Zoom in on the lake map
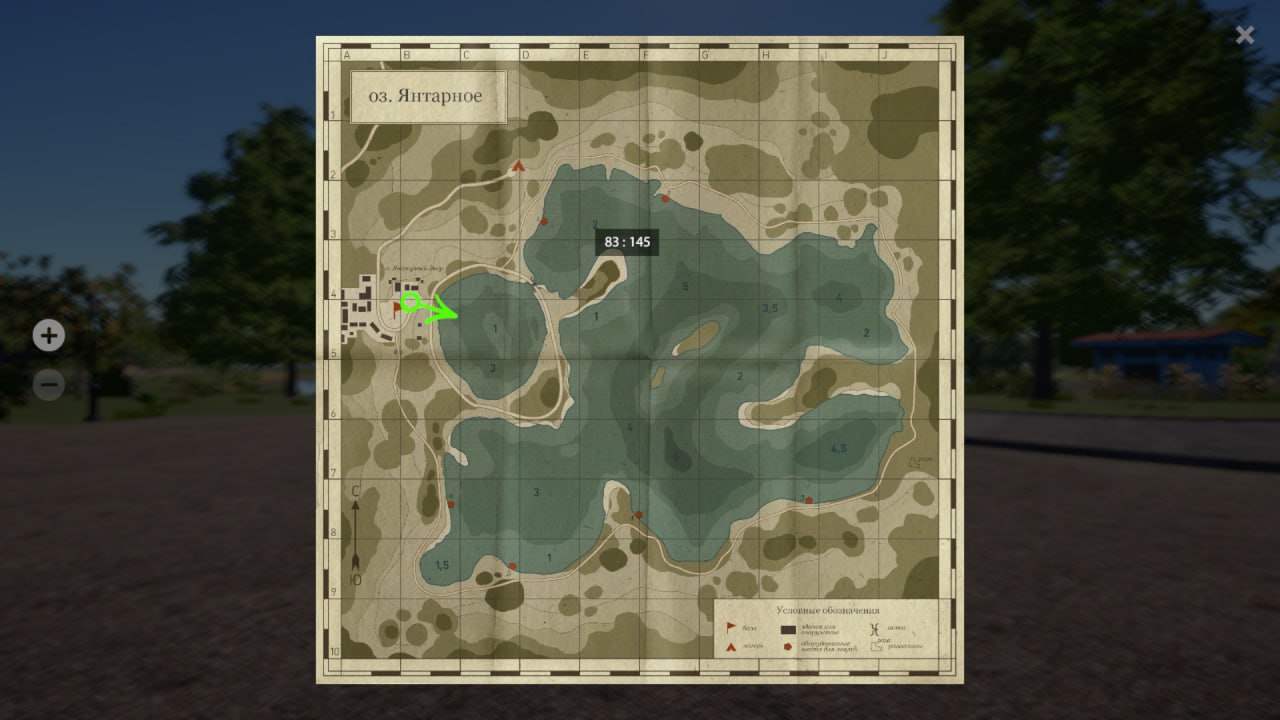The height and width of the screenshot is (720, 1280). point(48,336)
